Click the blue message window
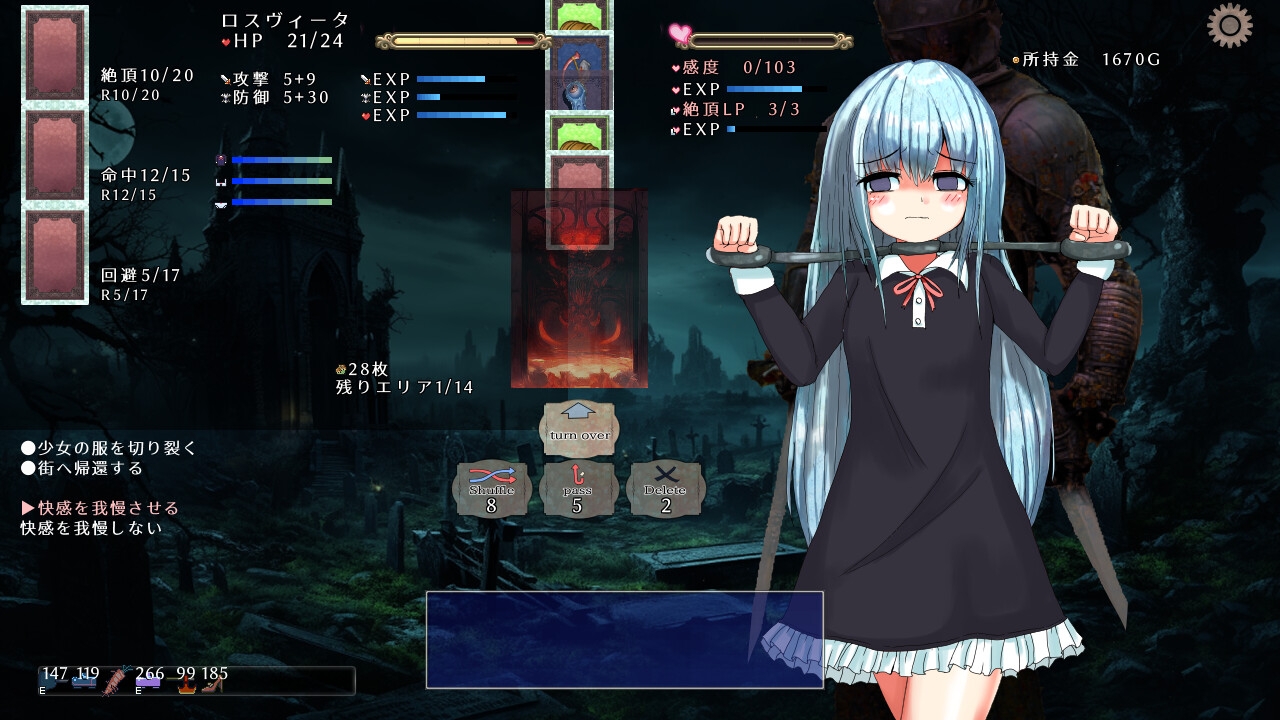 [x=624, y=640]
